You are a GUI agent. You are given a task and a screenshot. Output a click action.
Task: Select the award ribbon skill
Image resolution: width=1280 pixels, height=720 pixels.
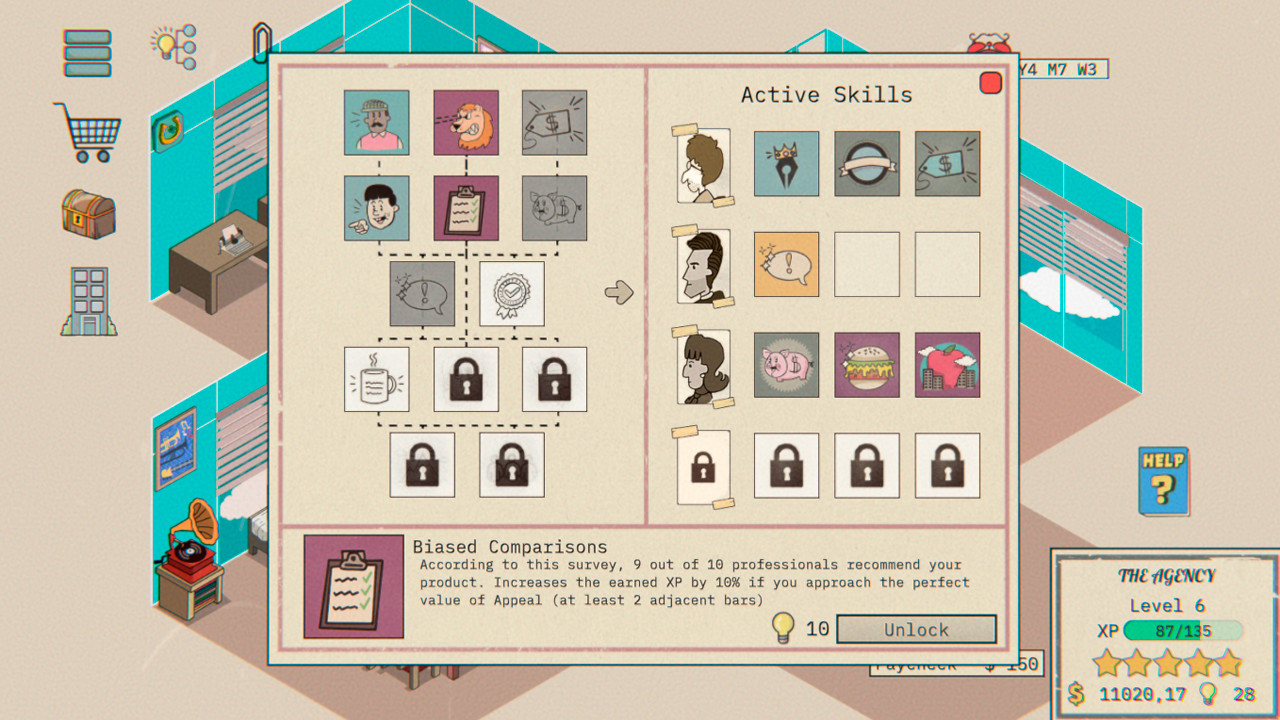coord(511,294)
